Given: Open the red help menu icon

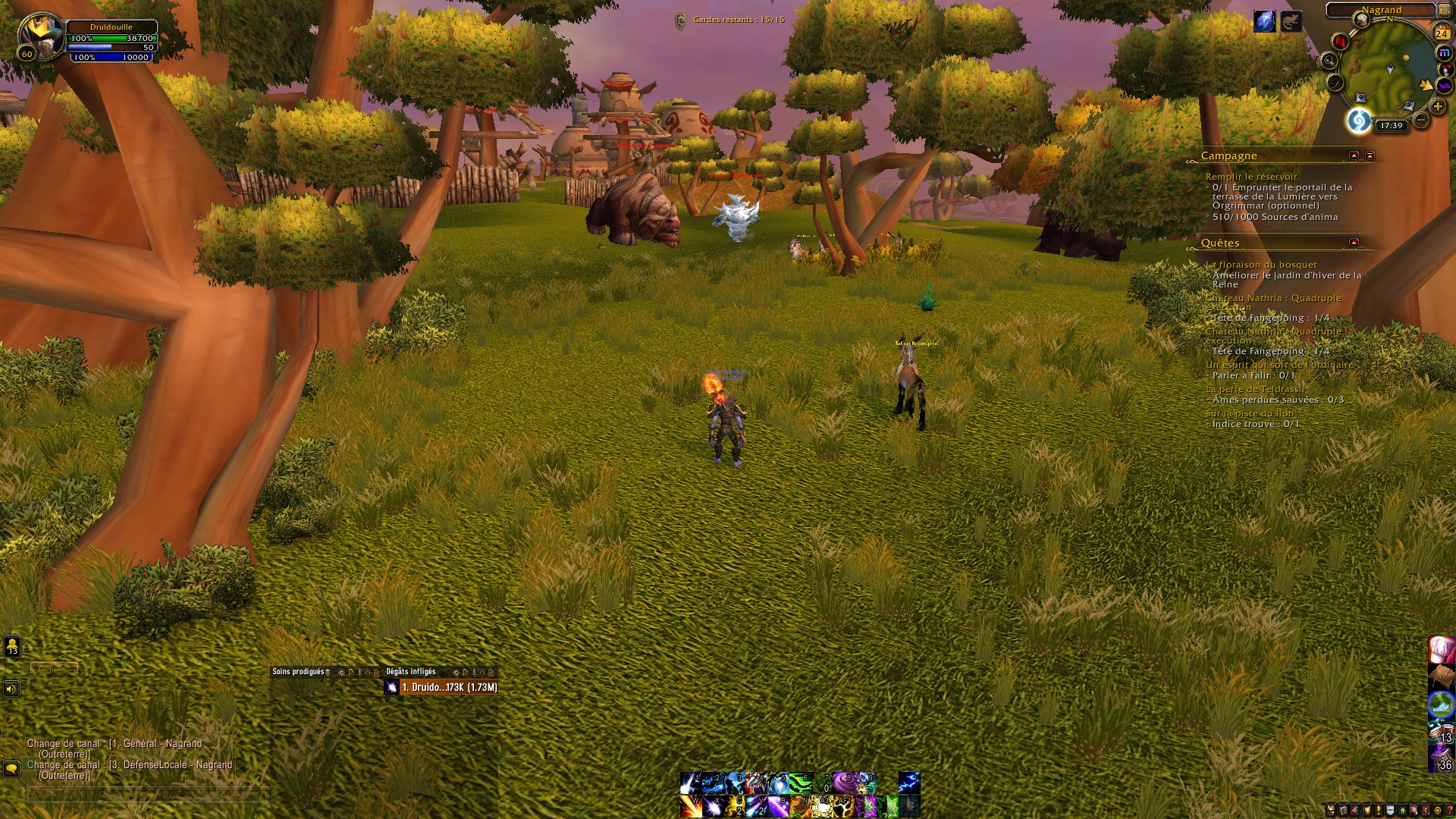Looking at the screenshot, I should pyautogui.click(x=1450, y=810).
